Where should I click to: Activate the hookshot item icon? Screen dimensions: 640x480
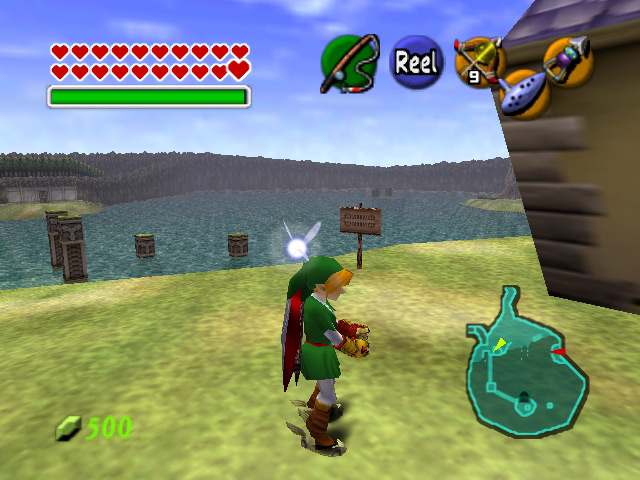(x=568, y=60)
